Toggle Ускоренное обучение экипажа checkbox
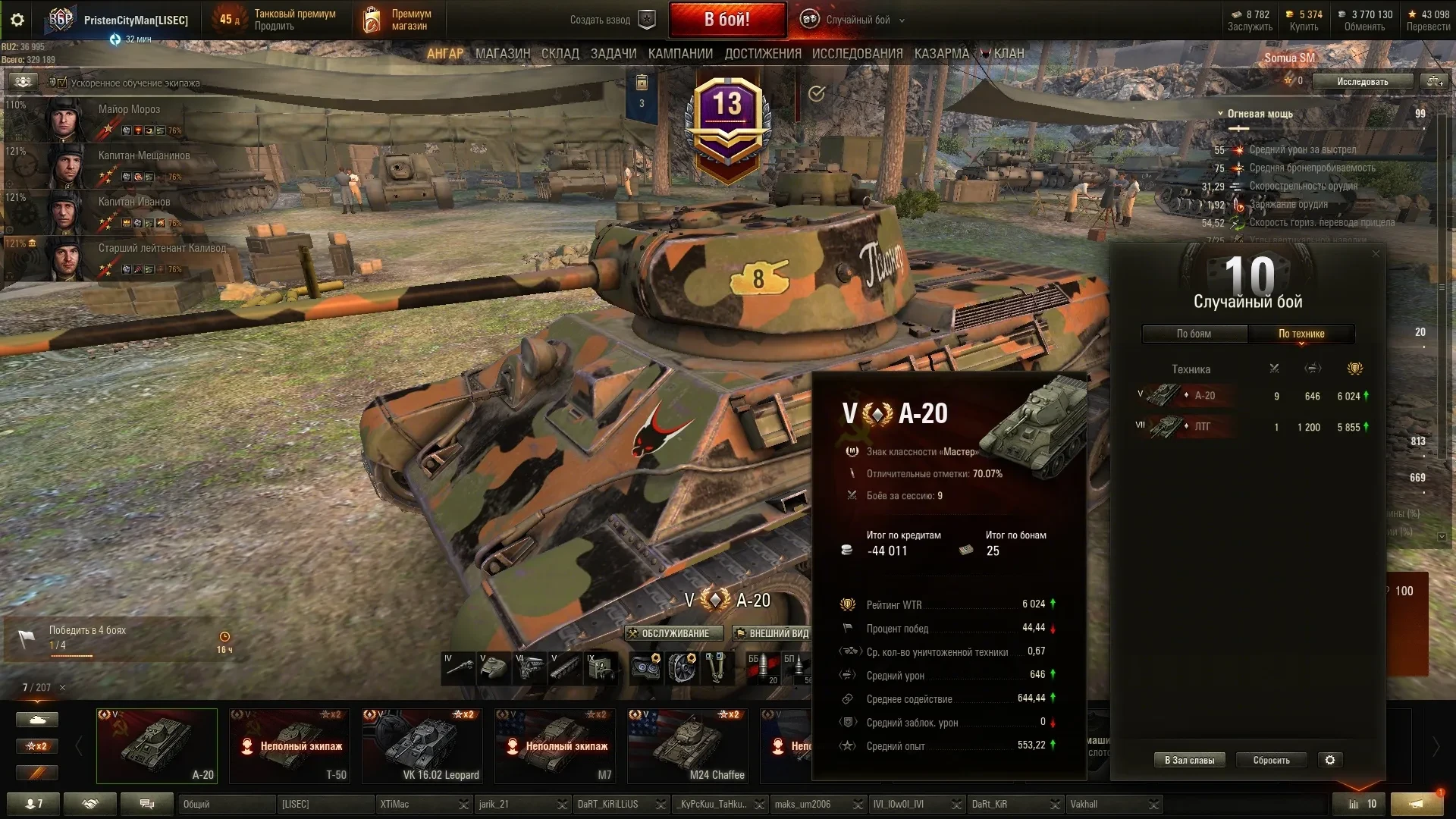1456x819 pixels. pyautogui.click(x=62, y=83)
